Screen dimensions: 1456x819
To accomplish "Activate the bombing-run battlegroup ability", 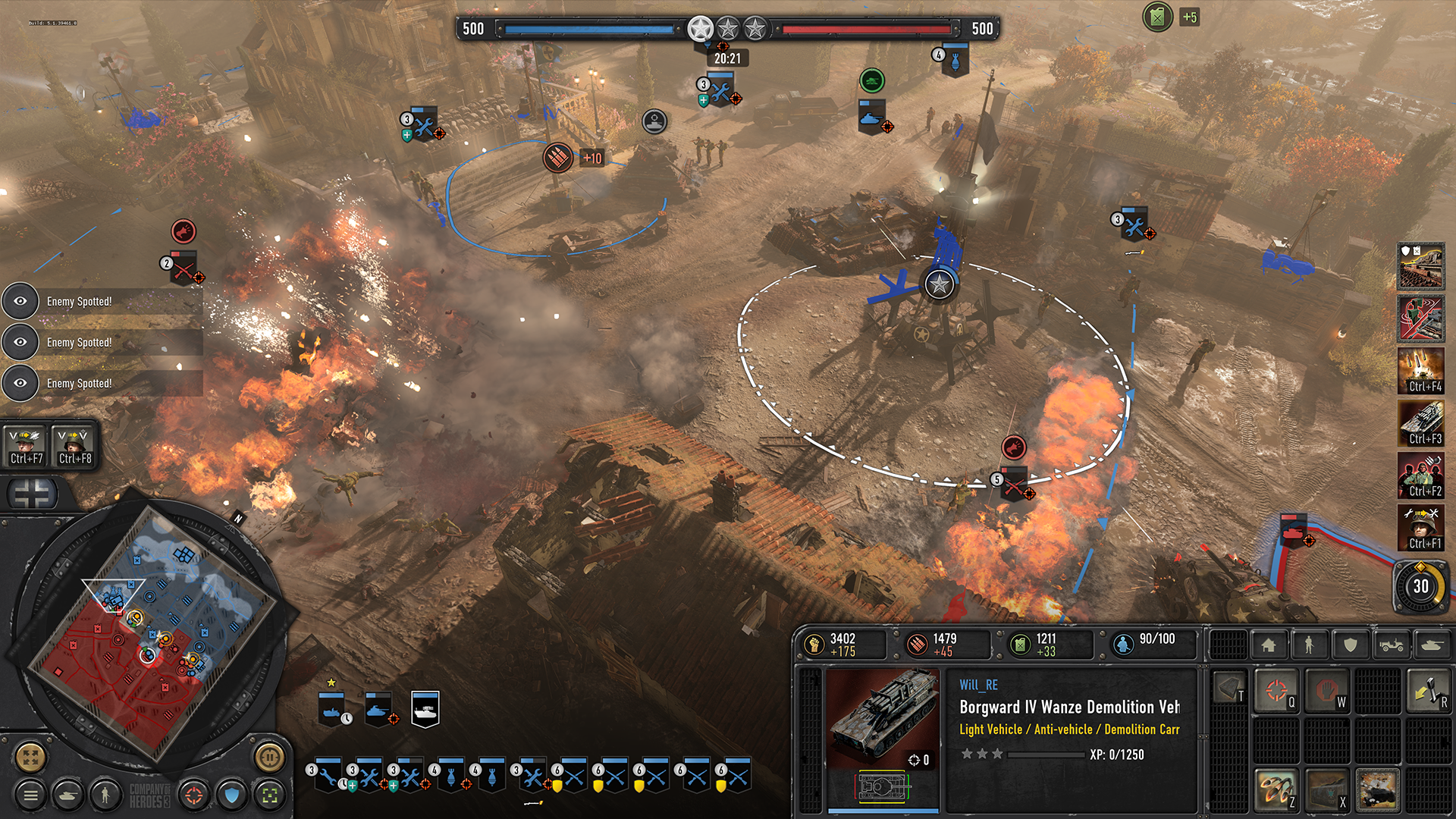I will [1421, 371].
